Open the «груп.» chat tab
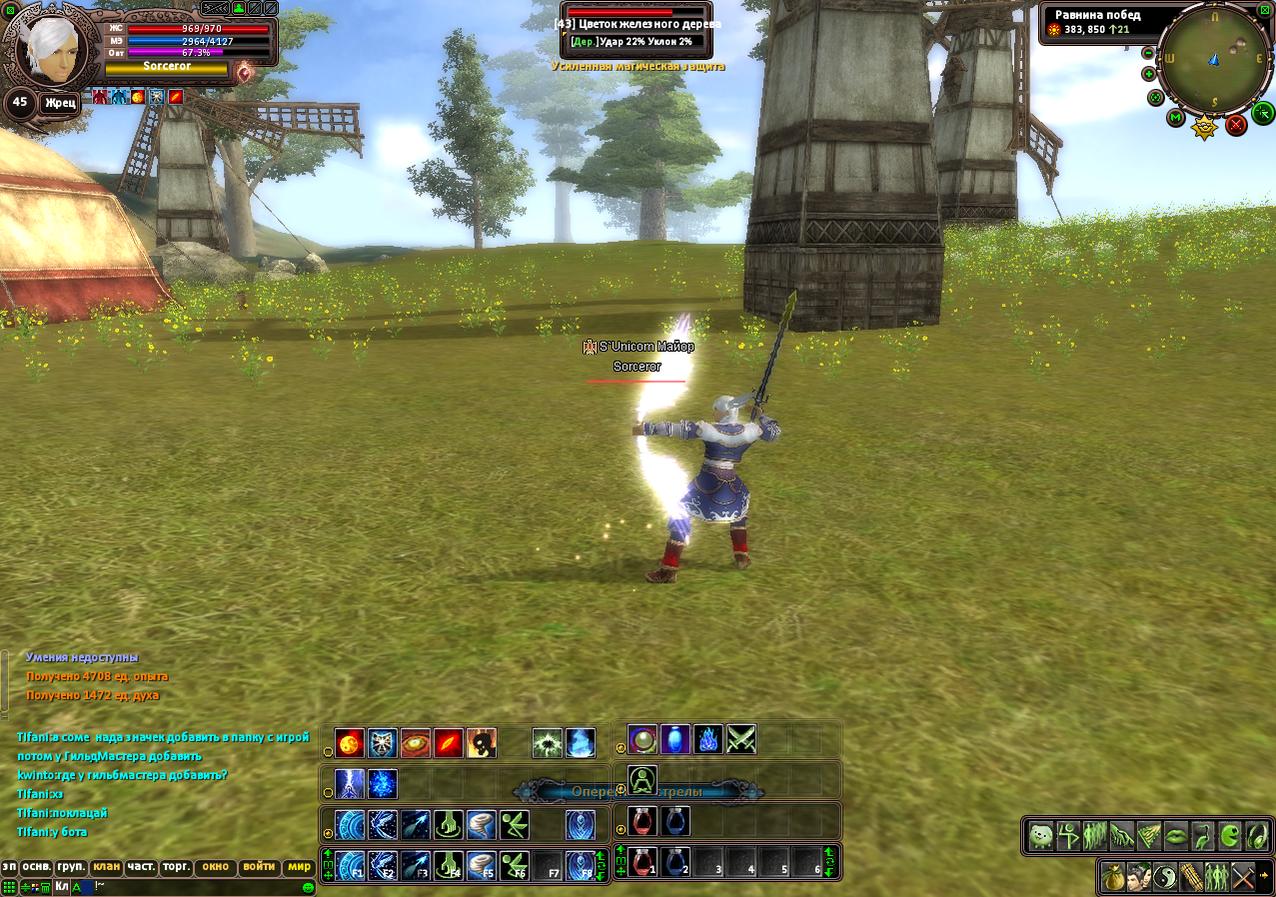 tap(70, 866)
